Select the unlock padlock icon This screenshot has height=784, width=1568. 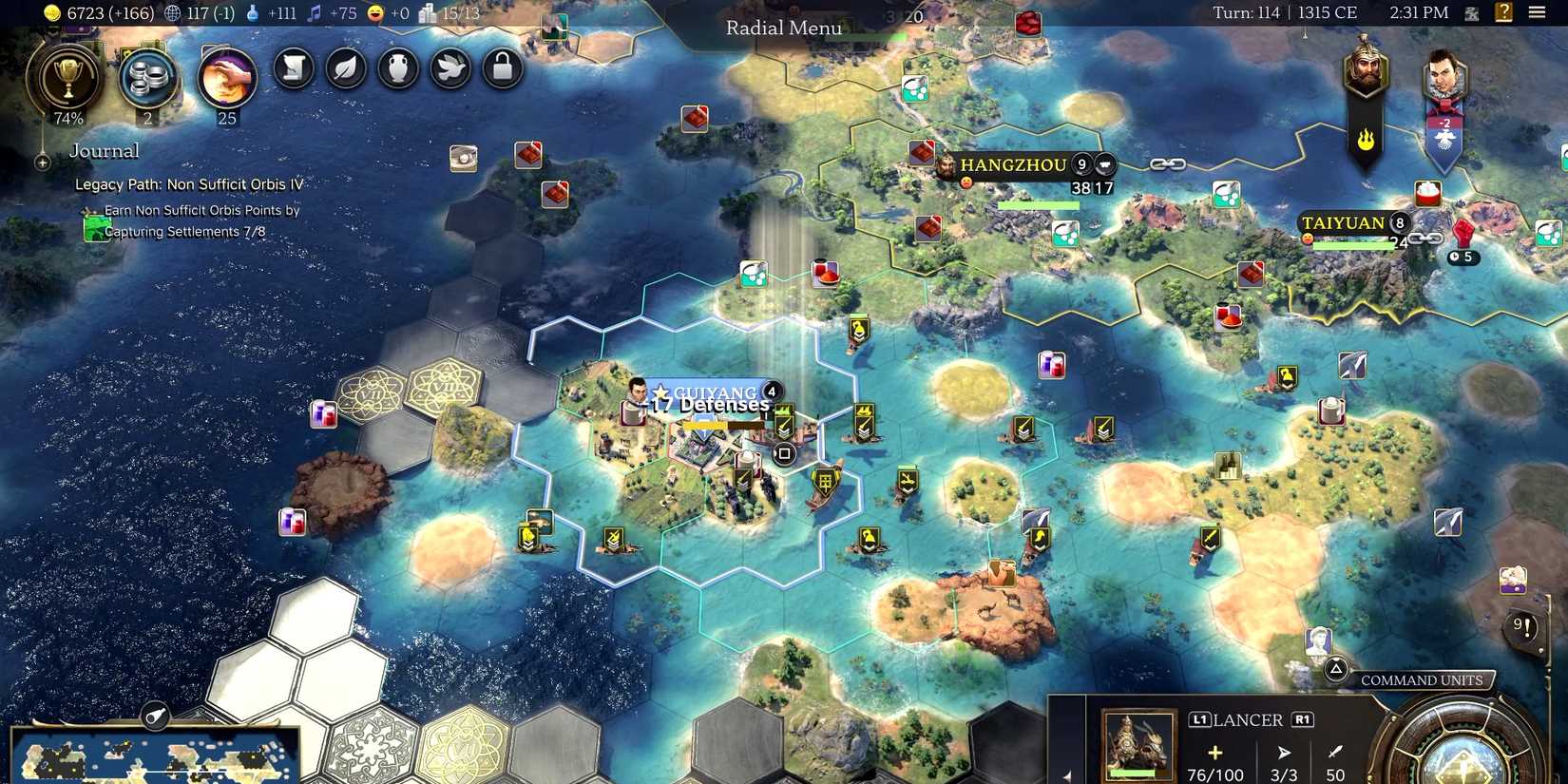coord(501,68)
